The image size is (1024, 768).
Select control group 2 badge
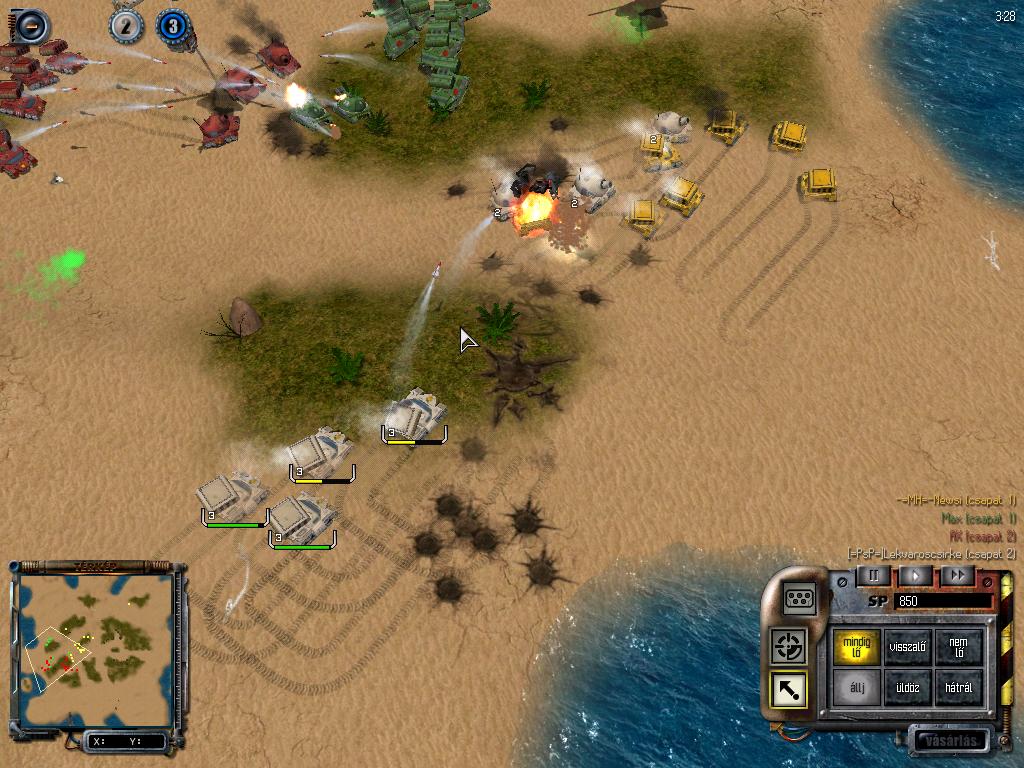point(126,26)
